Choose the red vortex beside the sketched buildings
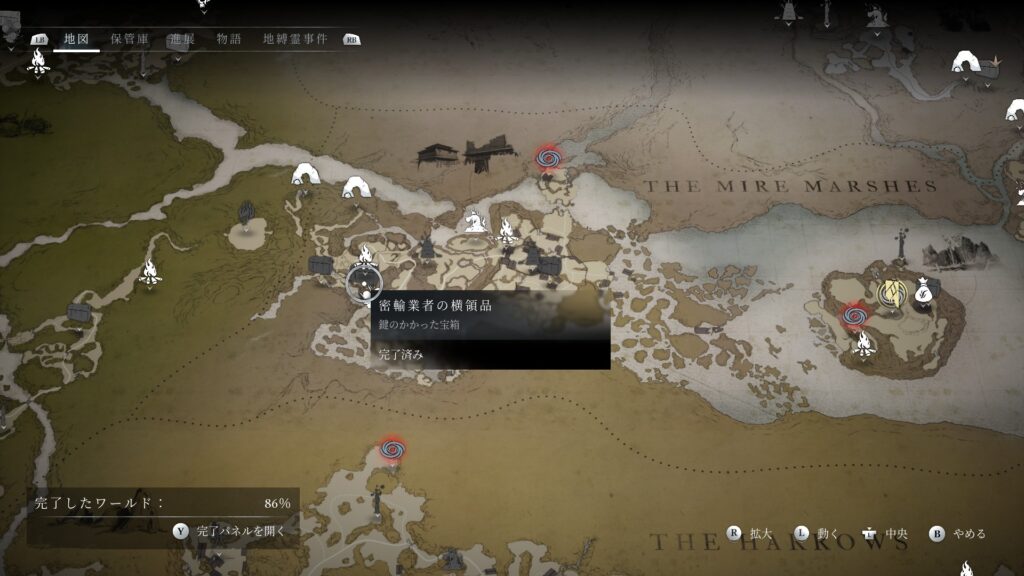This screenshot has width=1024, height=576. [x=547, y=157]
